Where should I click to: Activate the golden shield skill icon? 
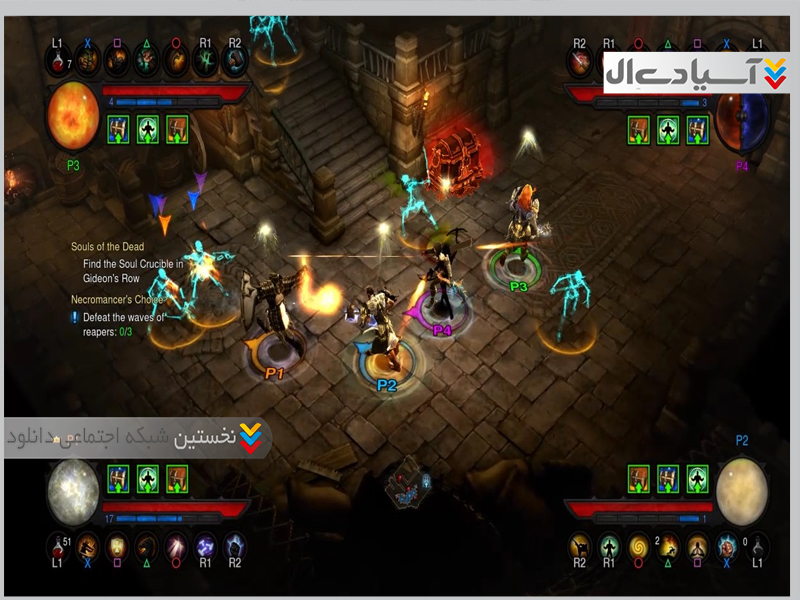pos(117,546)
